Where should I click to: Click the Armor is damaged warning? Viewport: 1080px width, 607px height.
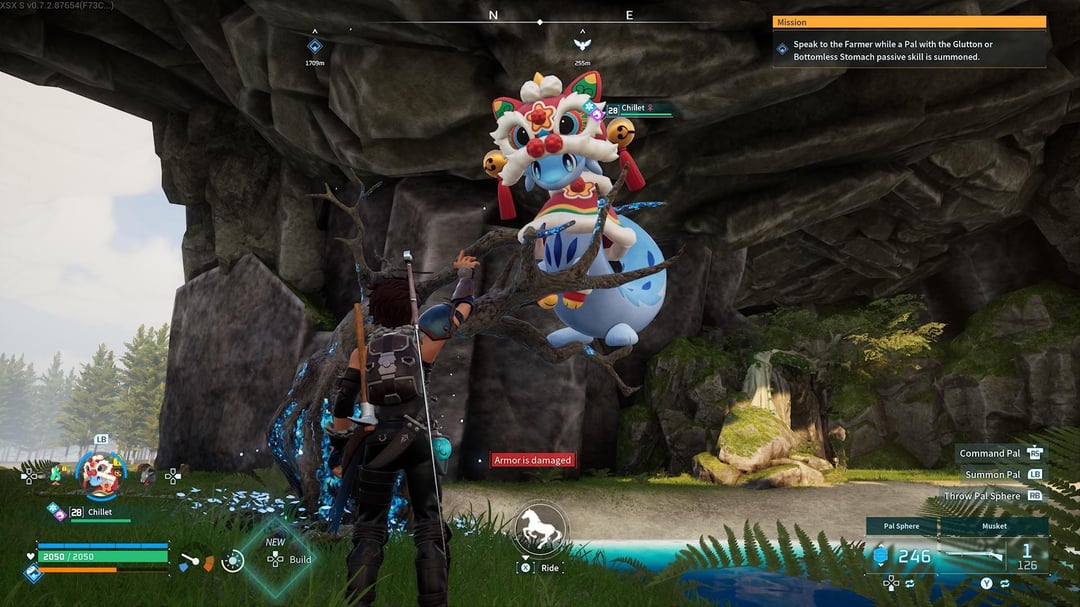point(533,460)
